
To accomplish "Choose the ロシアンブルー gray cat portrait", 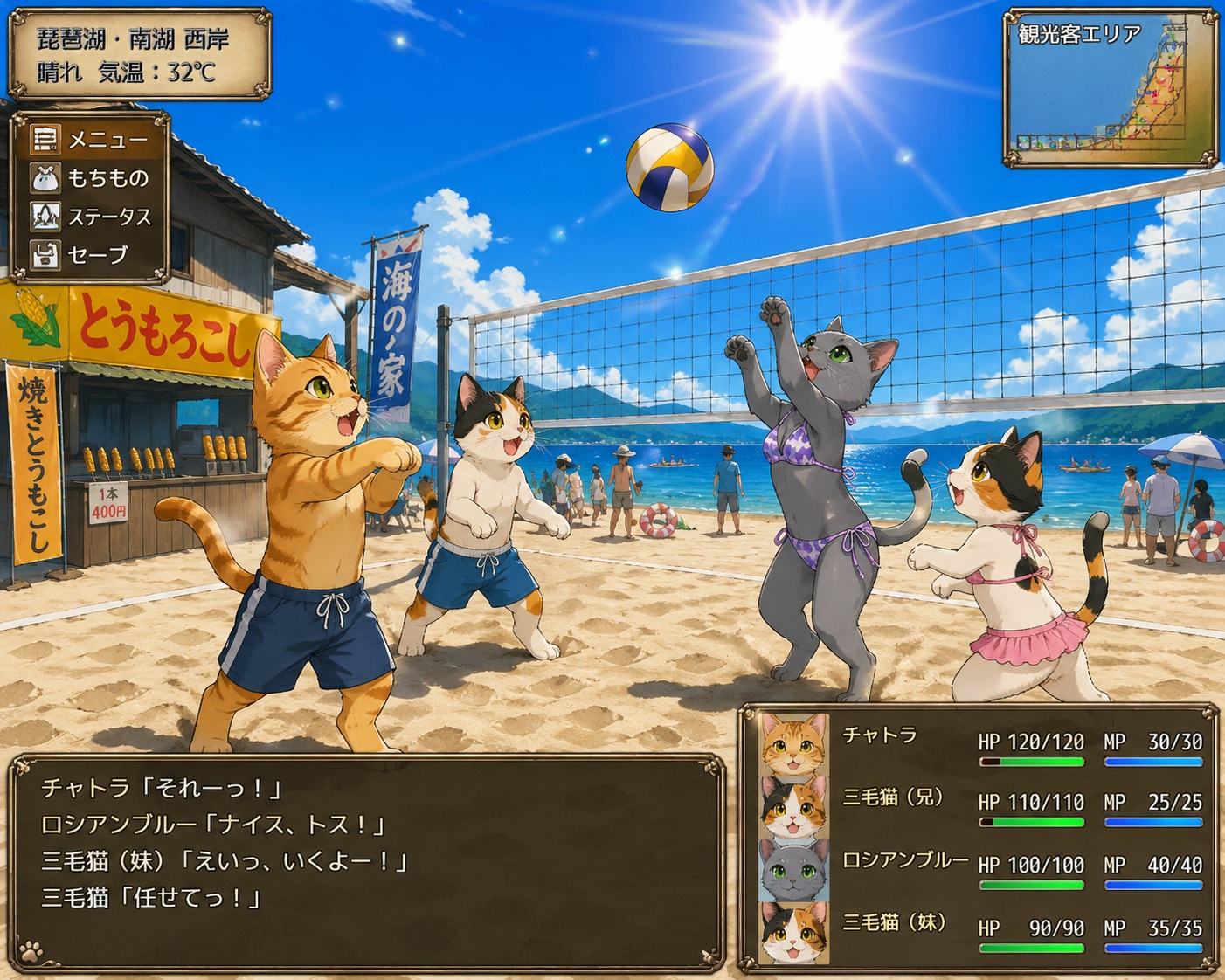I will pos(793,870).
